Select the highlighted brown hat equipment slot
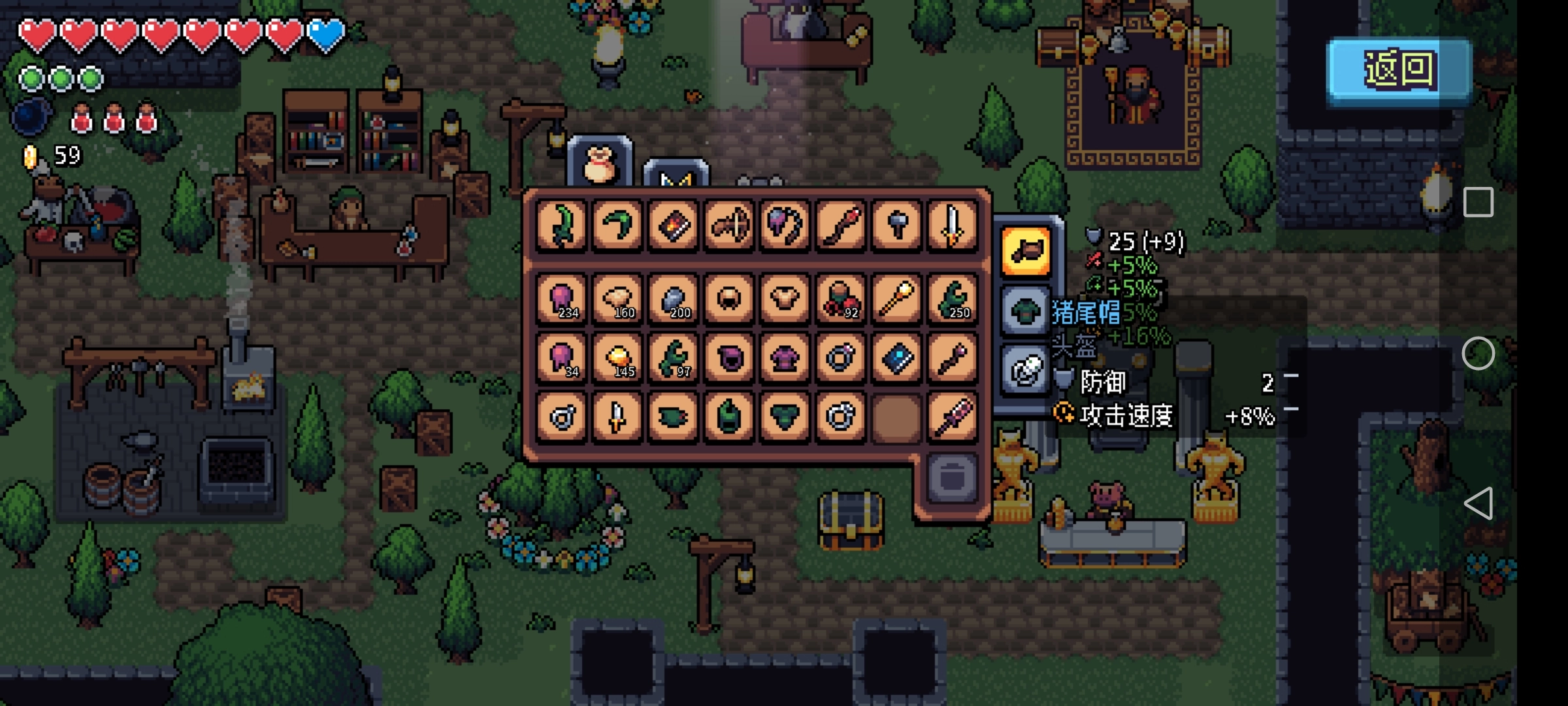The width and height of the screenshot is (1568, 706). coord(1026,252)
